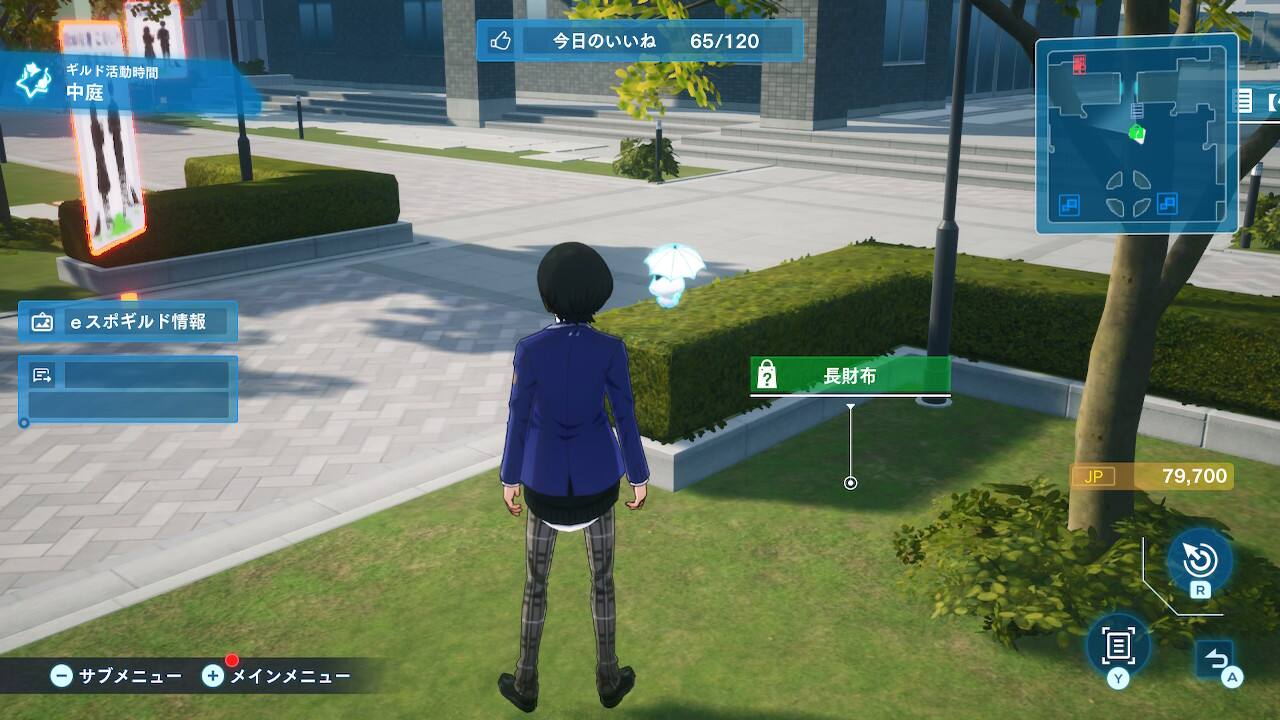Viewport: 1280px width, 720px height.
Task: Open the サブメニュー
Action: (117, 676)
